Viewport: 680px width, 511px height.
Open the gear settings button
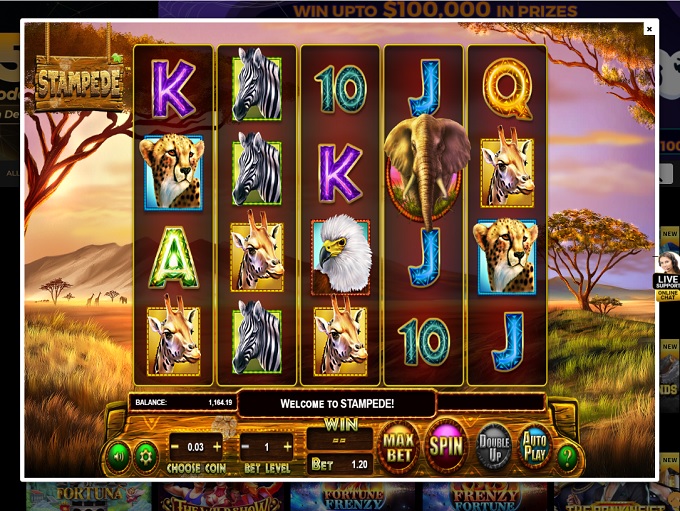coord(146,455)
